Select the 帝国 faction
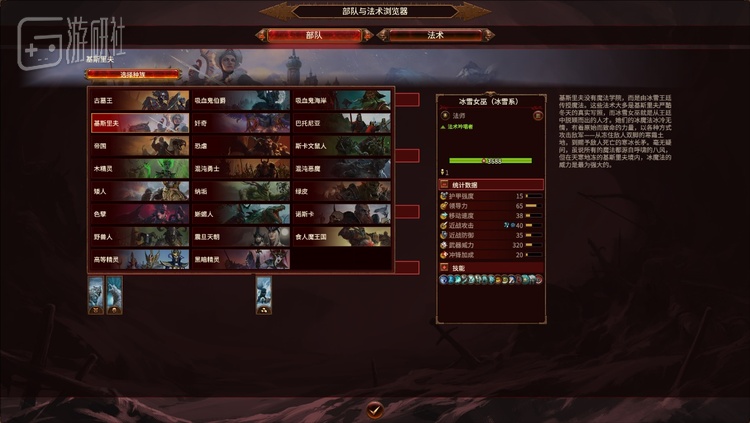 [140, 146]
